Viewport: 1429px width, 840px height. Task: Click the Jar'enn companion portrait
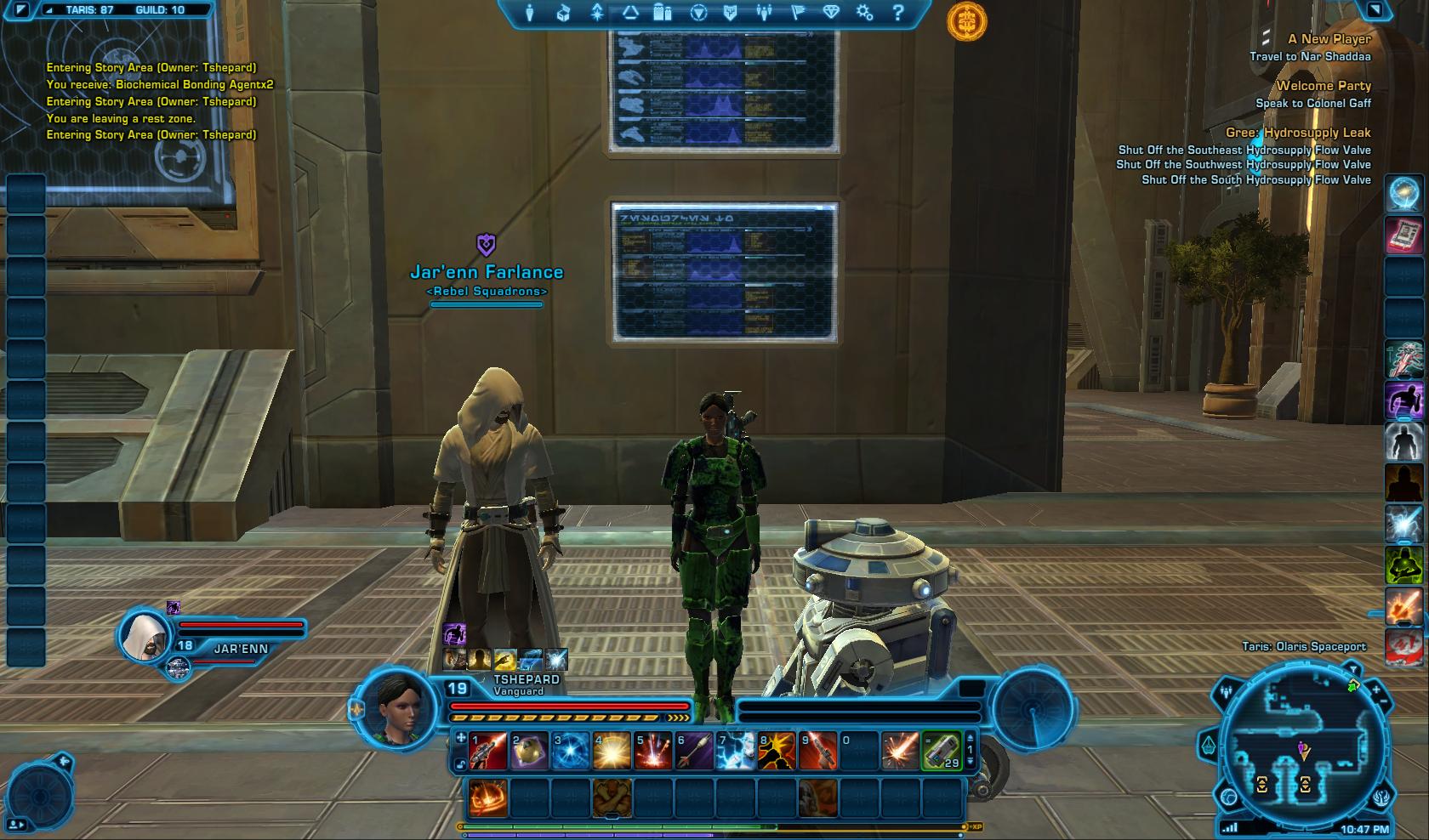point(145,635)
